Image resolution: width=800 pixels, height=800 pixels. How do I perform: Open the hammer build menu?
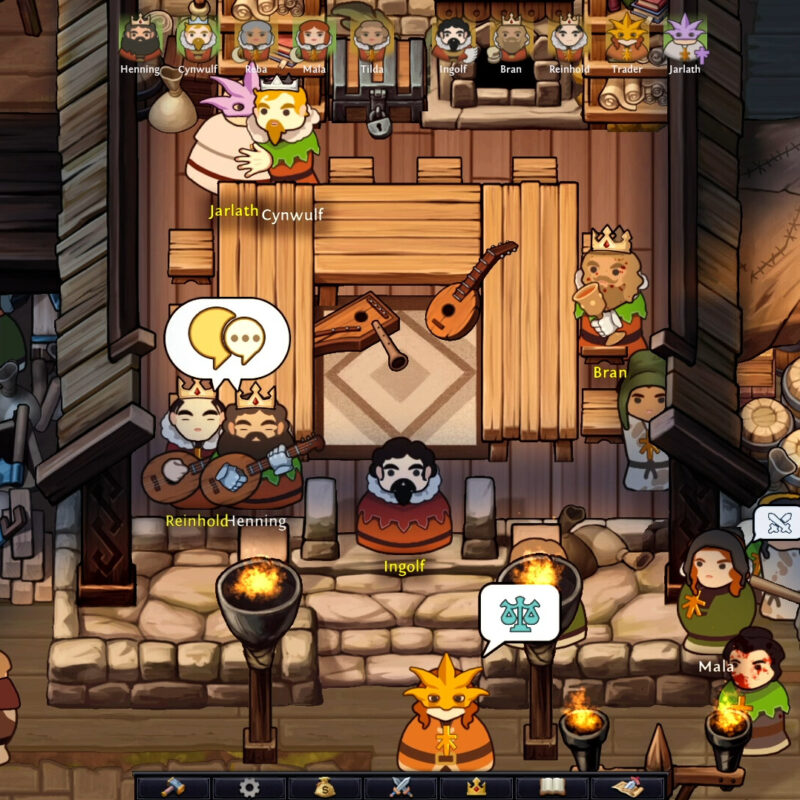[x=172, y=787]
